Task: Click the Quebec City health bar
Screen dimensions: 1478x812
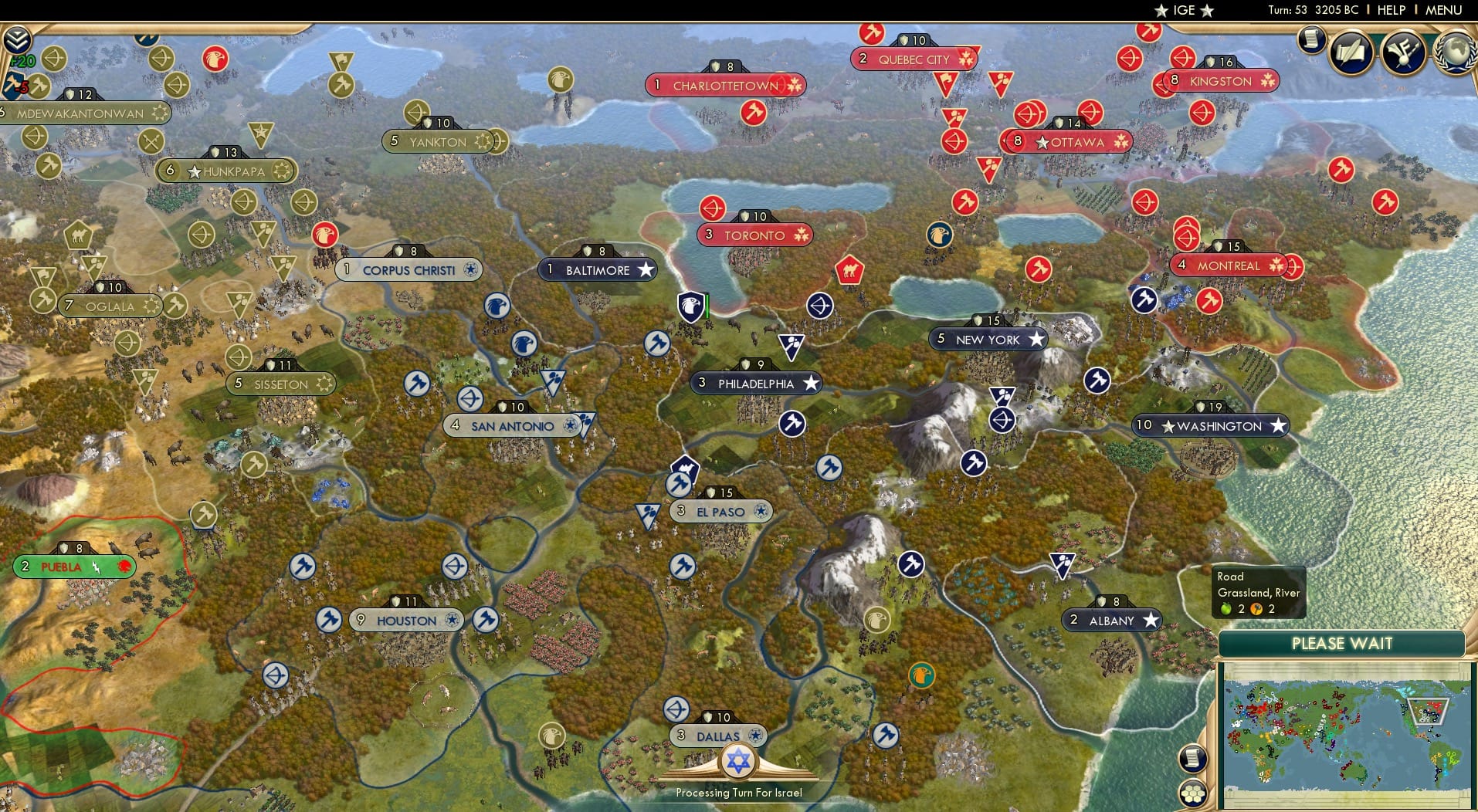Action: (916, 39)
